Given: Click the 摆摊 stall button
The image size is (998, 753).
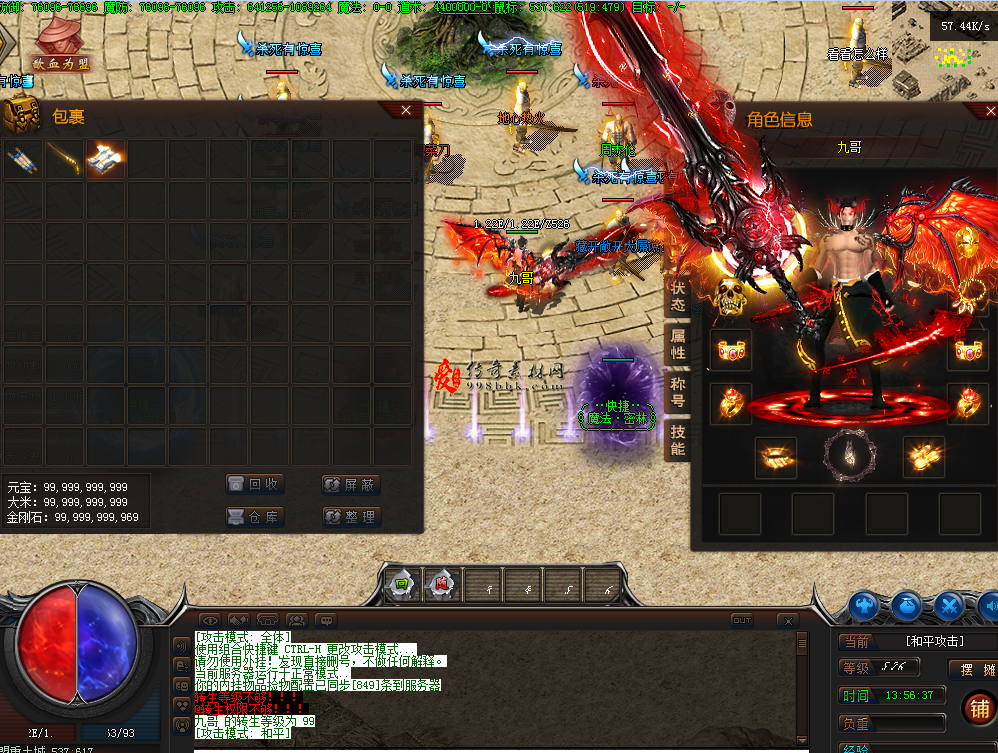Looking at the screenshot, I should [971, 669].
